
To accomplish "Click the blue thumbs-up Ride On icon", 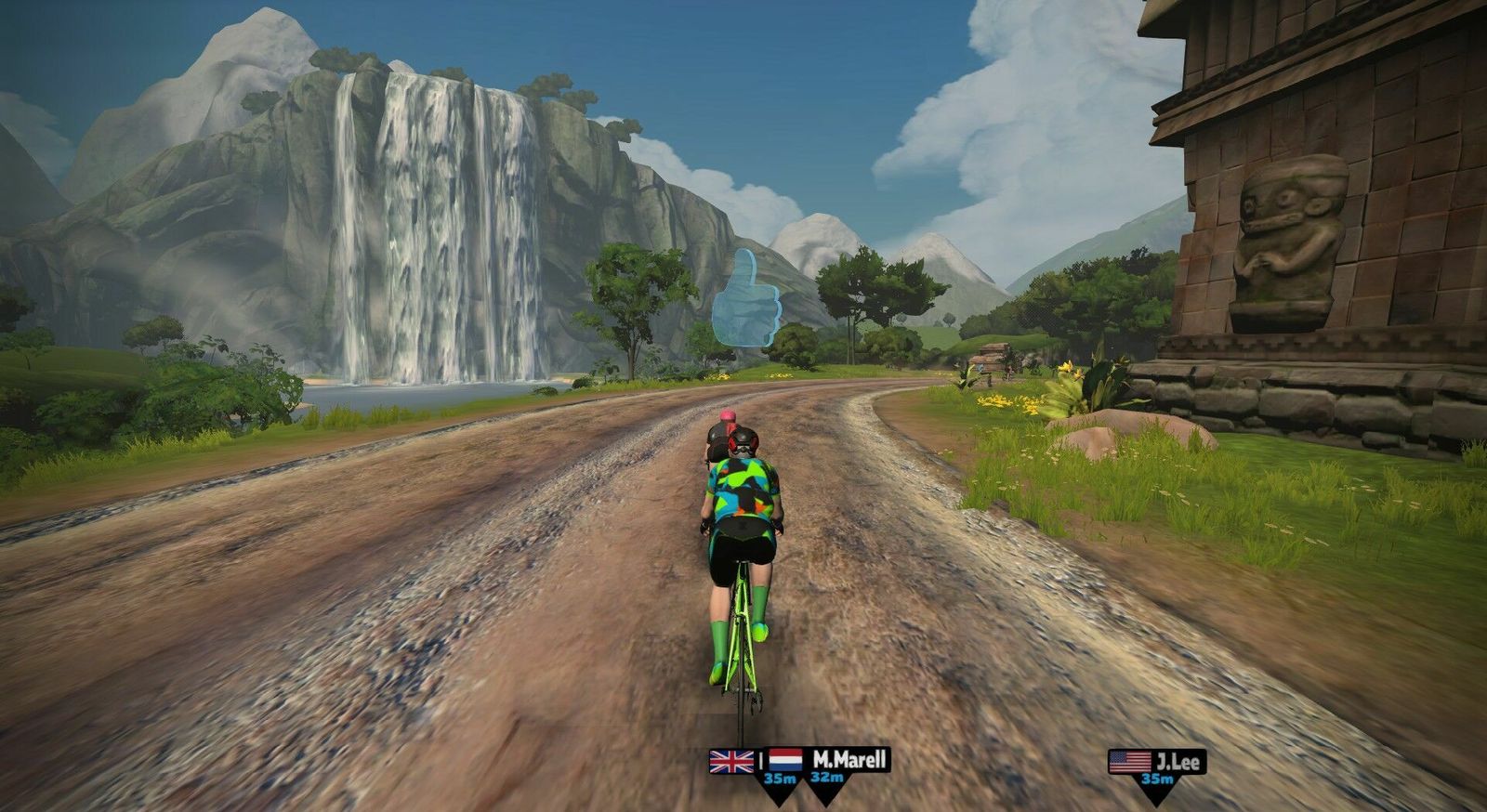I will click(745, 299).
